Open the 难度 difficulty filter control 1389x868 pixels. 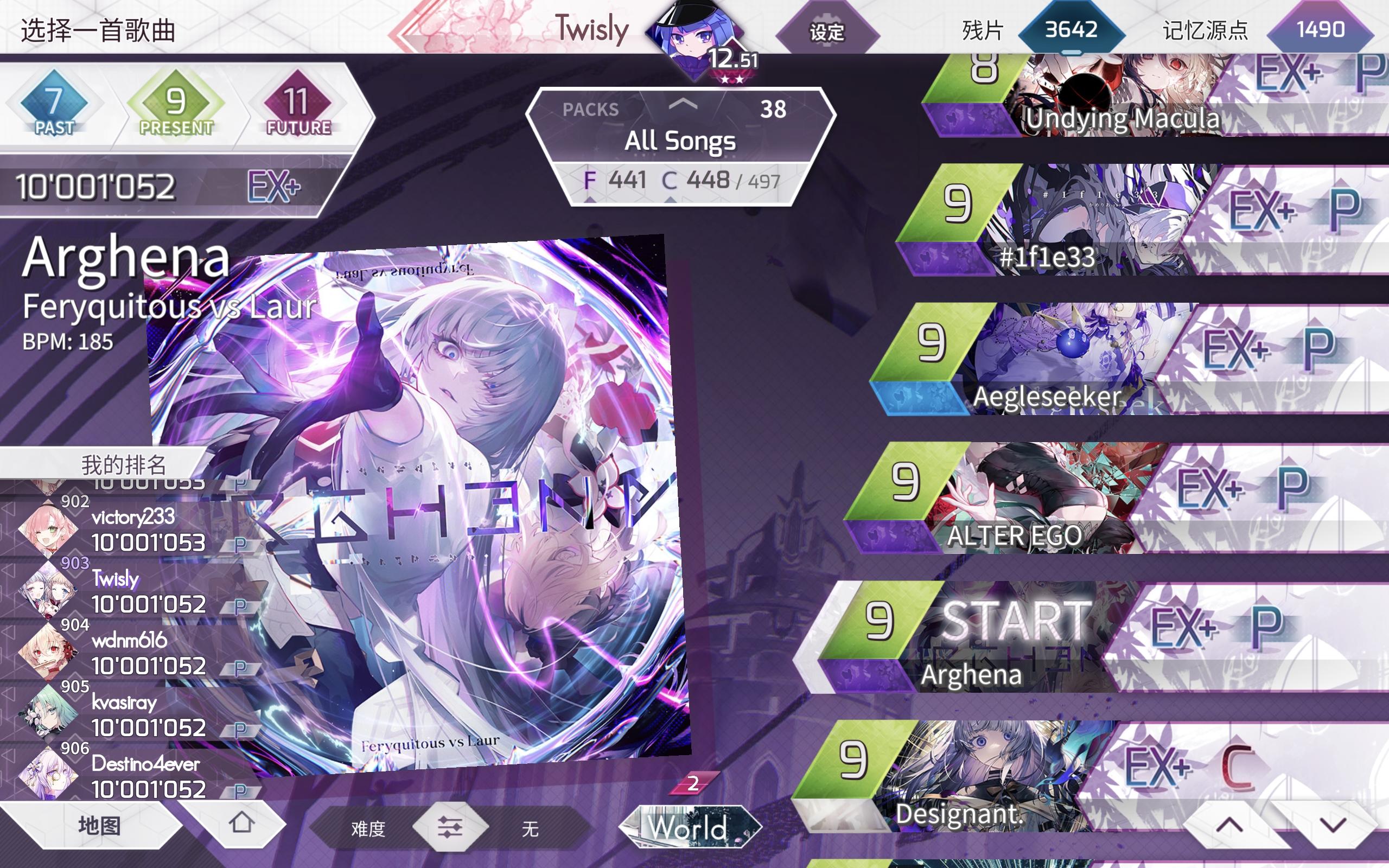pyautogui.click(x=450, y=828)
